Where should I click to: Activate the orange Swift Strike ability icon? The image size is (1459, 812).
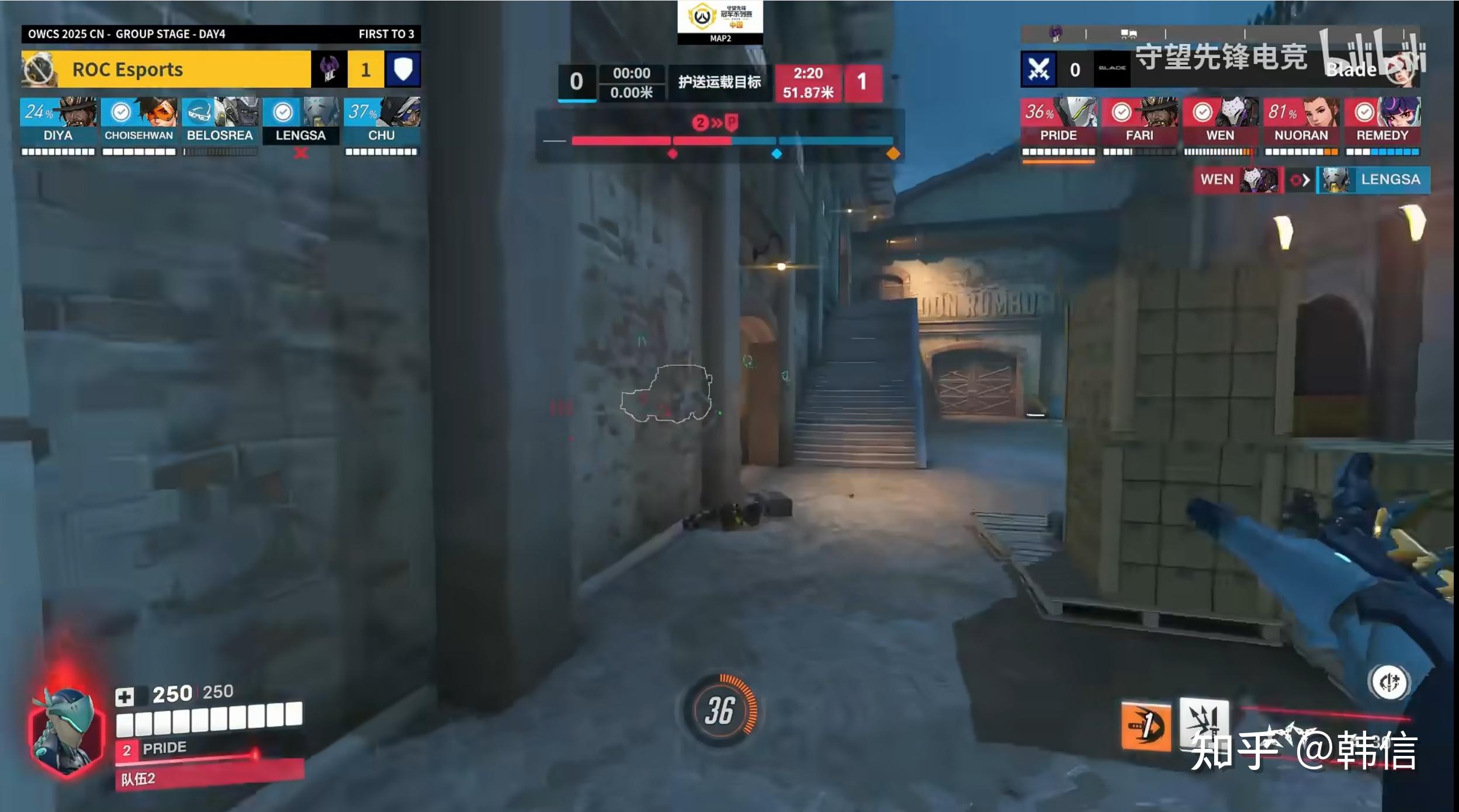1146,726
